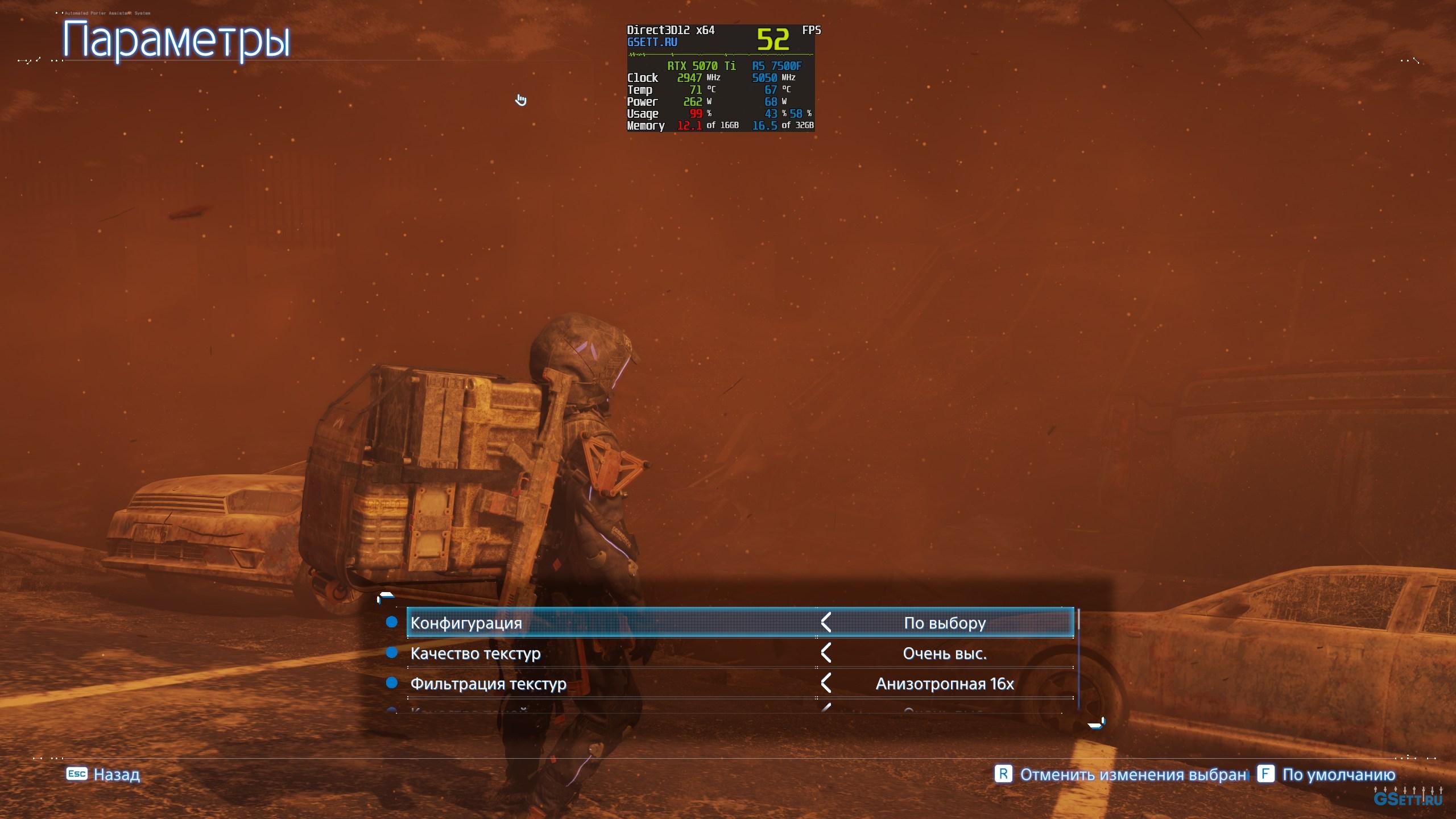1456x819 pixels.
Task: Click left arrow next to Очень выс.
Action: pos(826,653)
